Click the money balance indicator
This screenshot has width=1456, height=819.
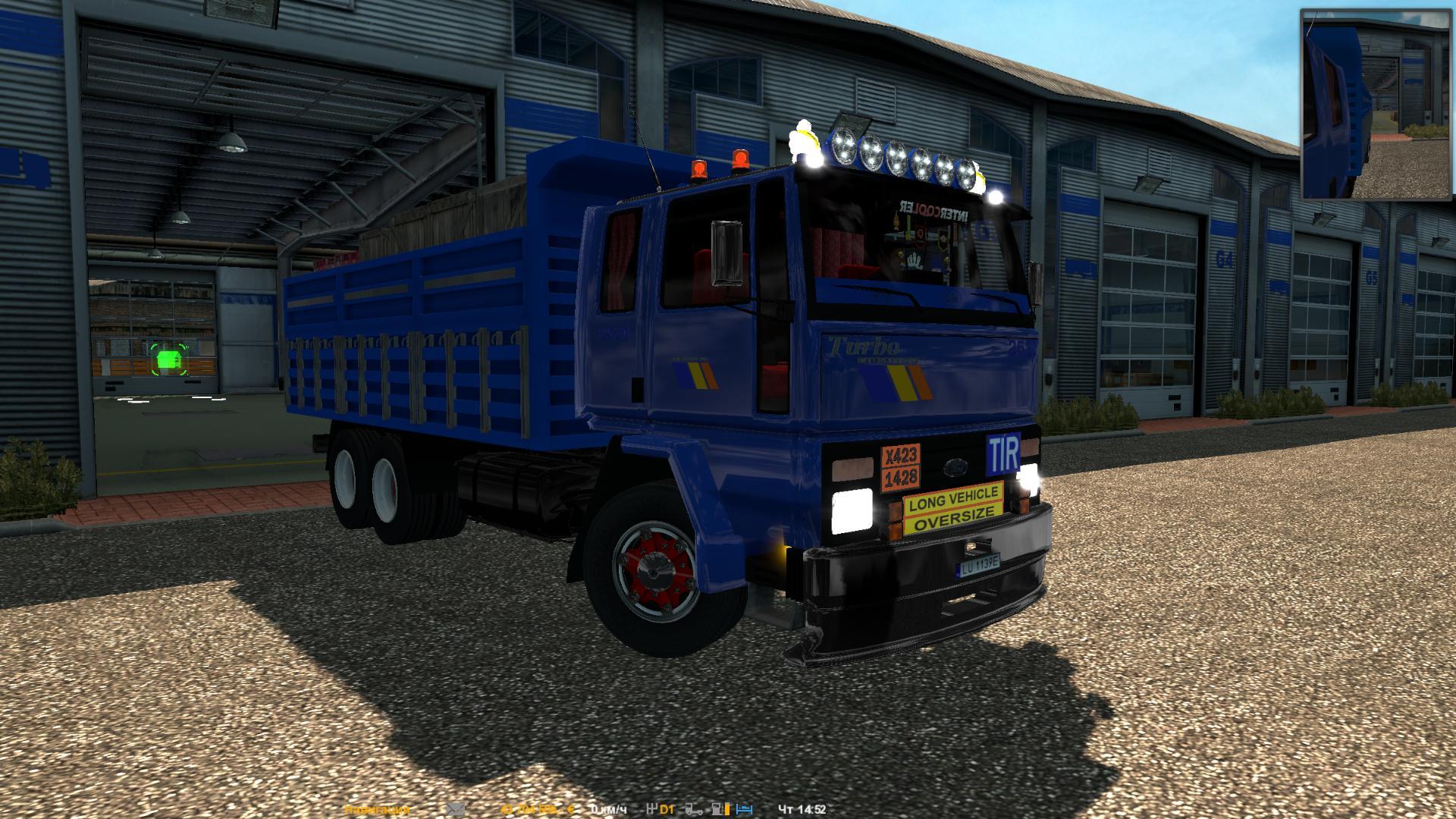tap(535, 810)
